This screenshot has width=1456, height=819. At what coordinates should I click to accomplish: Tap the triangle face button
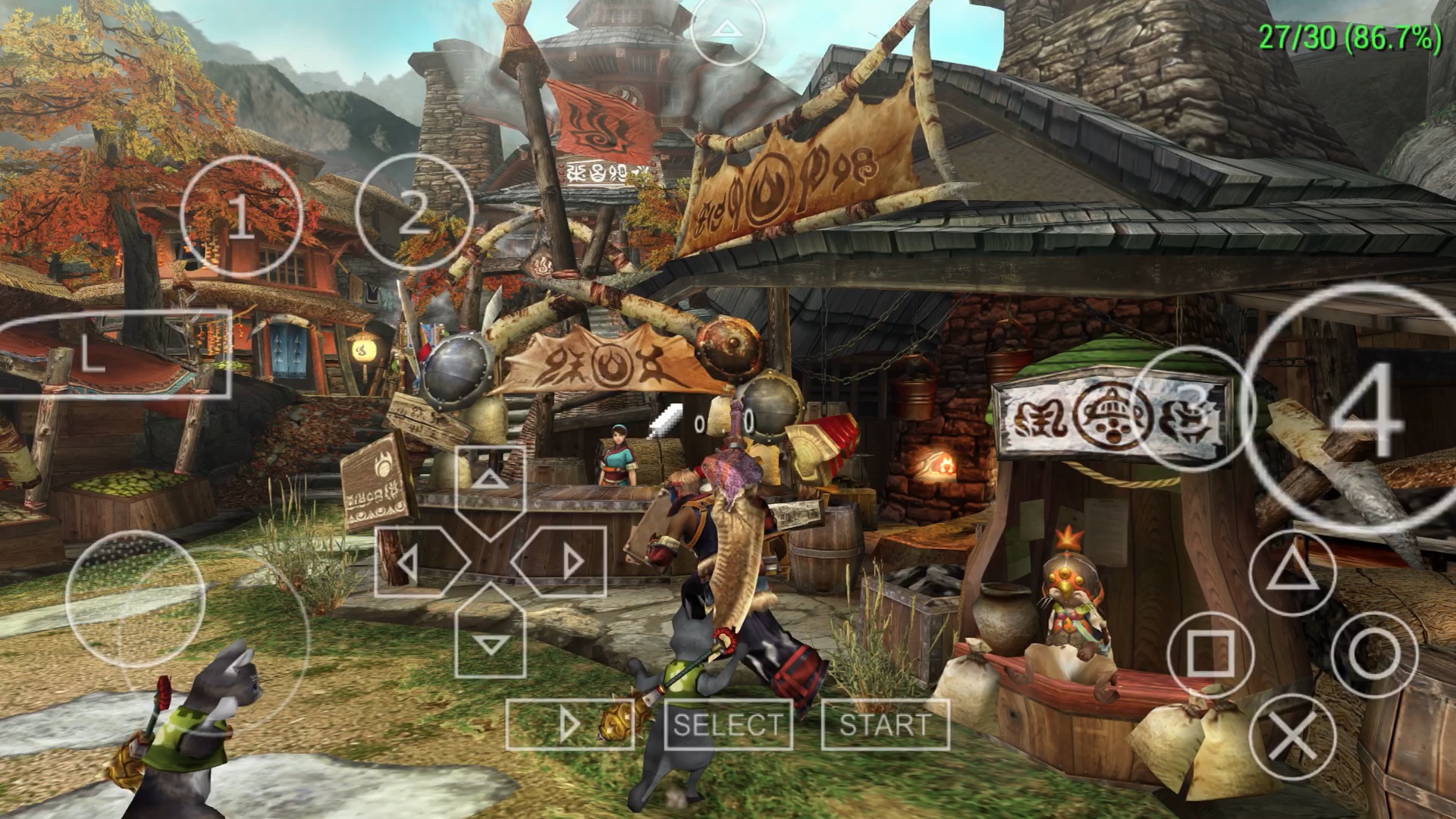point(1292,572)
